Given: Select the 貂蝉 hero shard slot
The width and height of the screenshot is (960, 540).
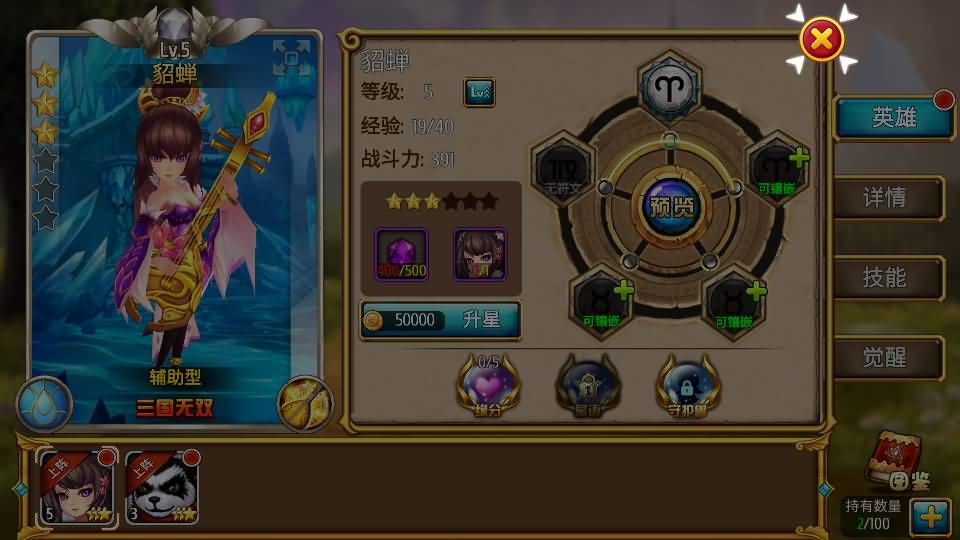Looking at the screenshot, I should click(x=480, y=254).
